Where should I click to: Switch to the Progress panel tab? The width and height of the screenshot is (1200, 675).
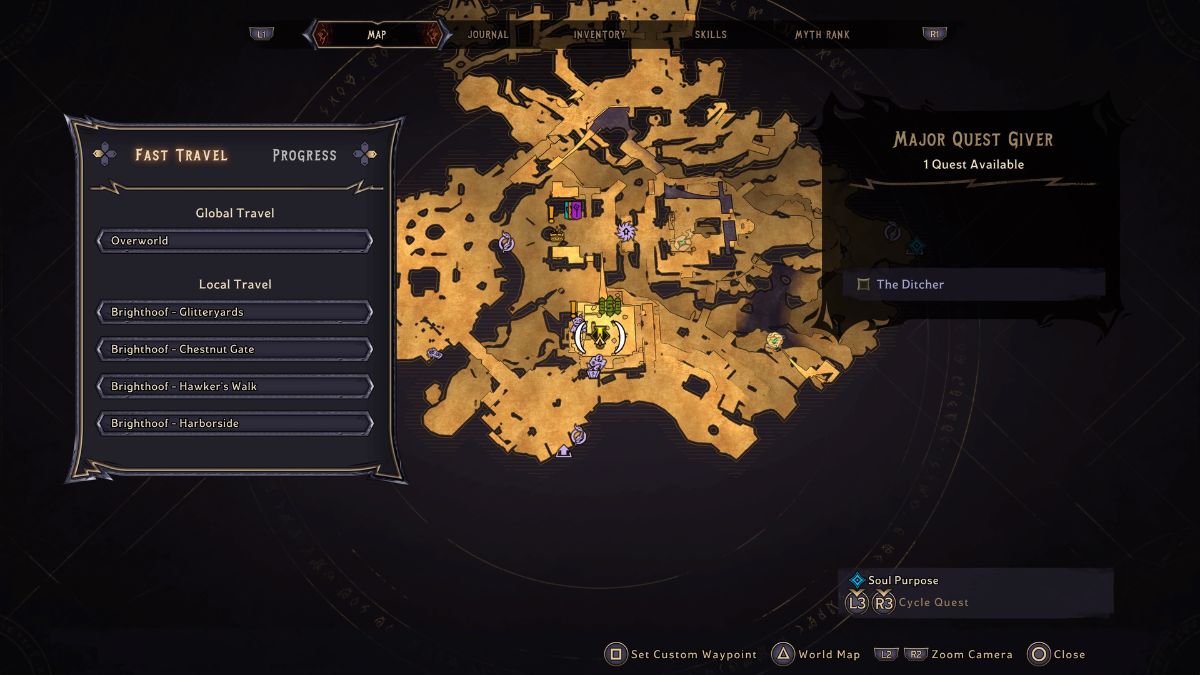point(304,155)
